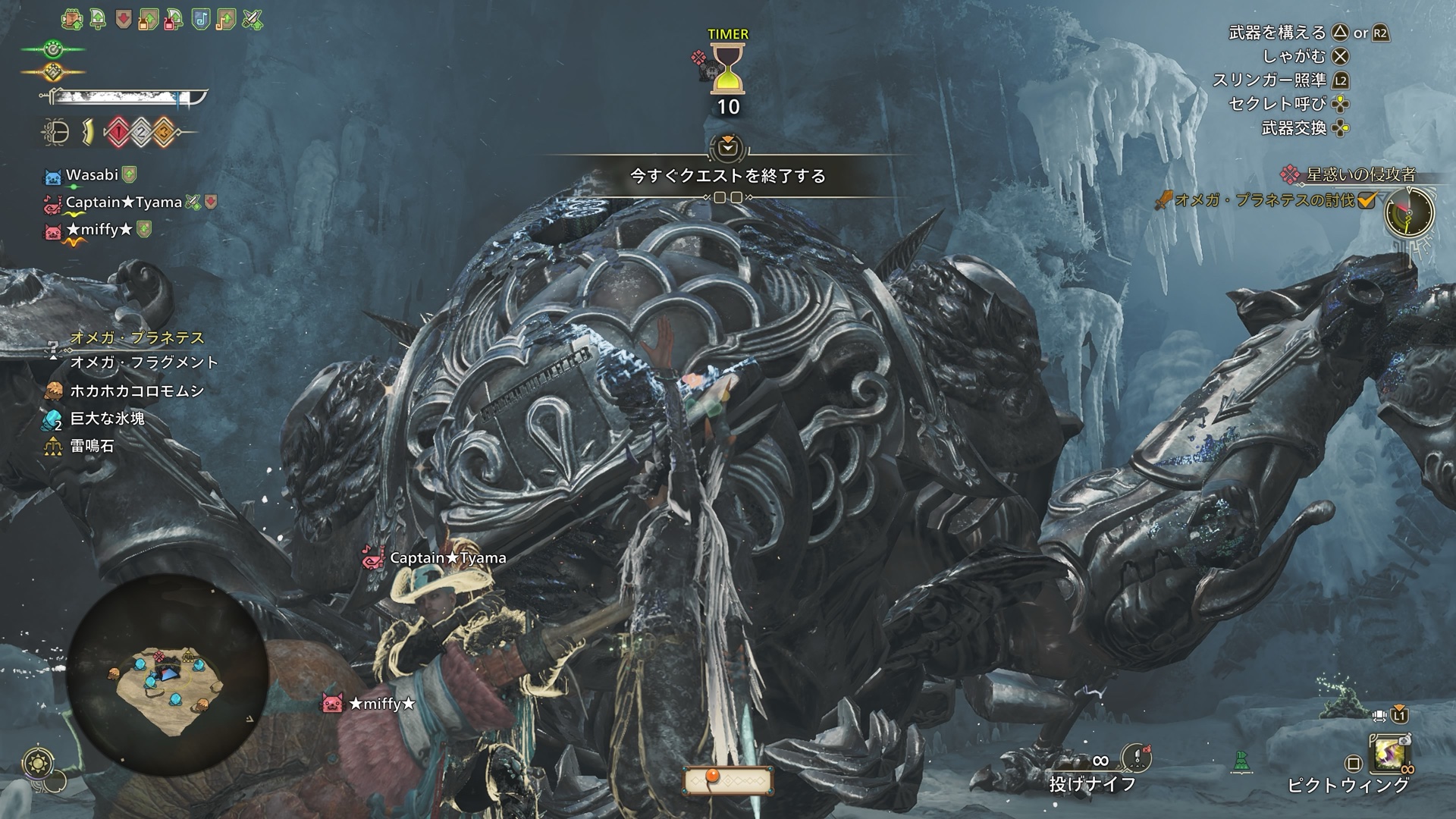Select ★miffy★ in the party list
The height and width of the screenshot is (819, 1456).
click(99, 230)
